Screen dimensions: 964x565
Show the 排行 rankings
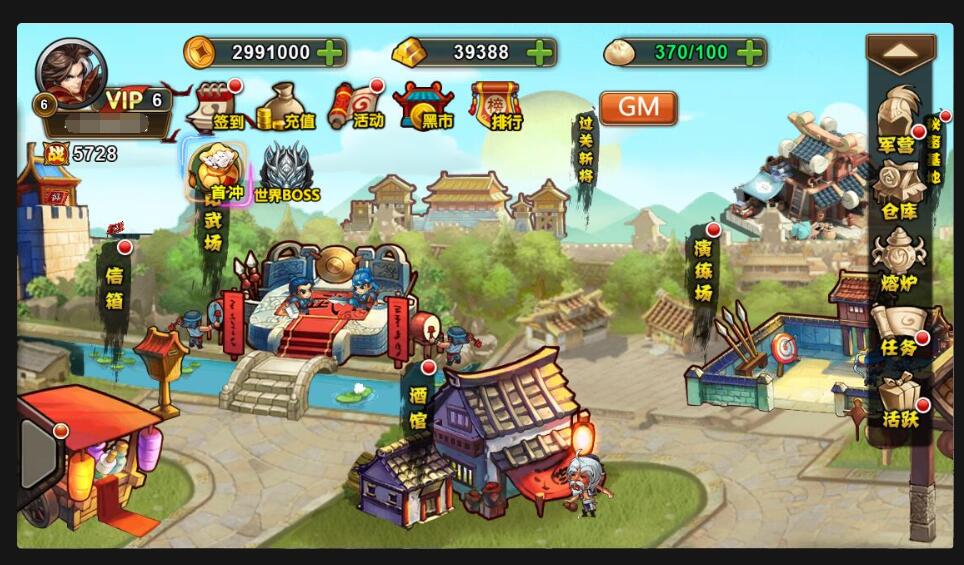[x=496, y=106]
